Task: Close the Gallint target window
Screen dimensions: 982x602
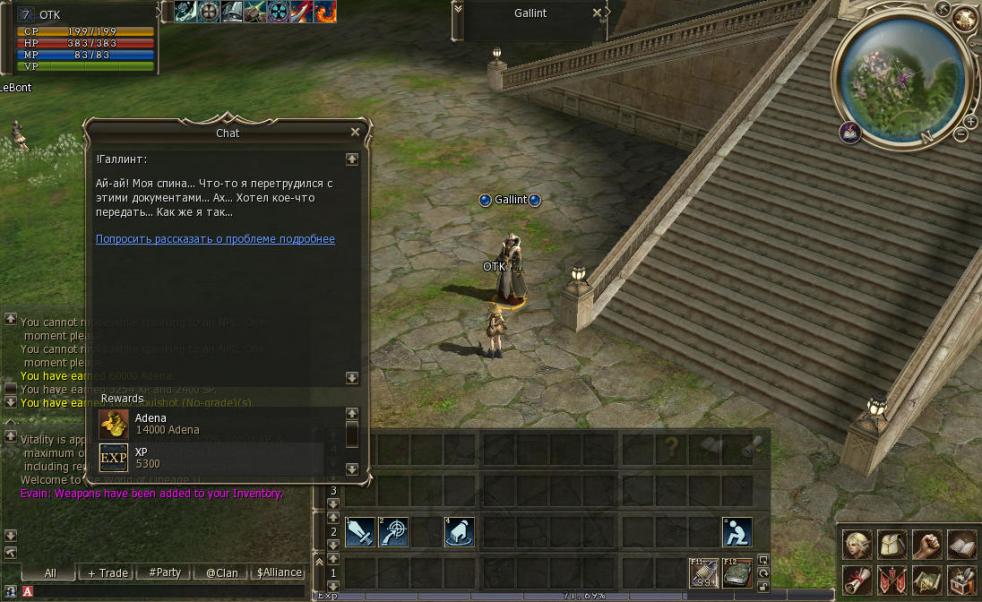Action: (x=597, y=13)
